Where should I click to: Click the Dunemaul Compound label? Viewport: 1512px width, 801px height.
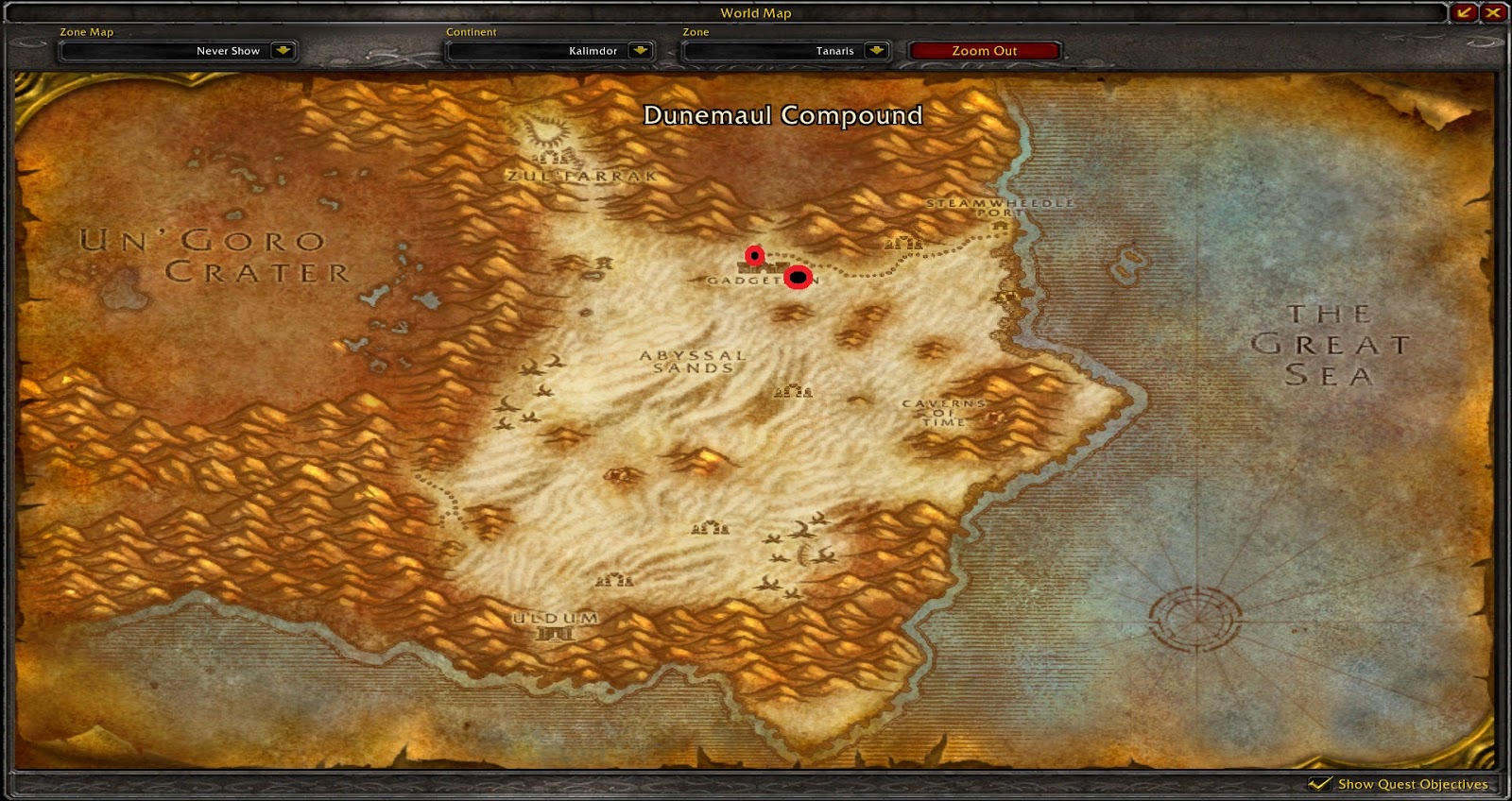[x=782, y=114]
